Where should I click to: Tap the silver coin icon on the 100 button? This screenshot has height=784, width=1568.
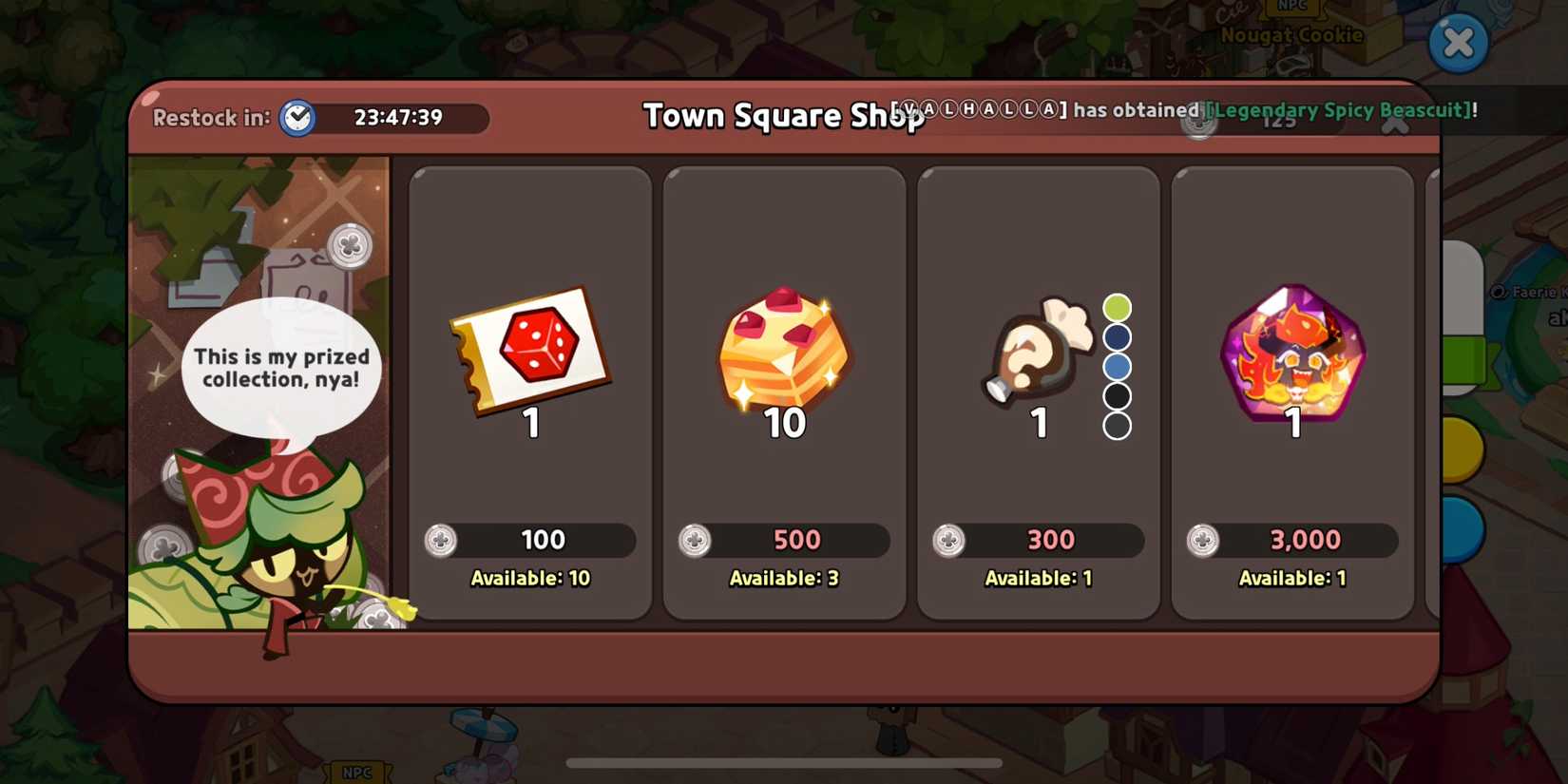pyautogui.click(x=442, y=540)
